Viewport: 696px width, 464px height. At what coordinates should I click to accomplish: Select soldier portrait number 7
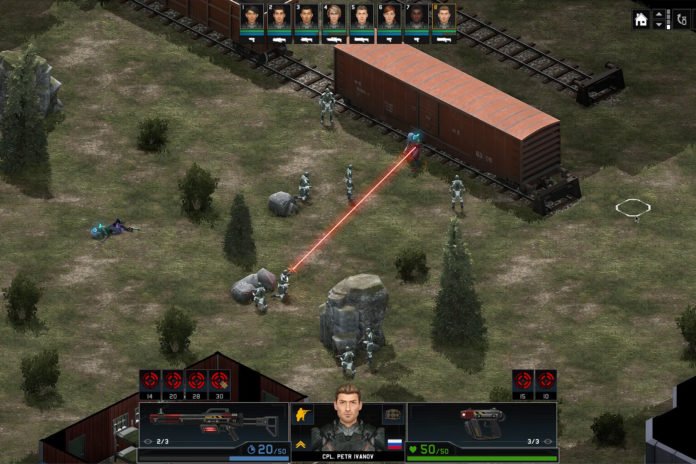click(416, 18)
